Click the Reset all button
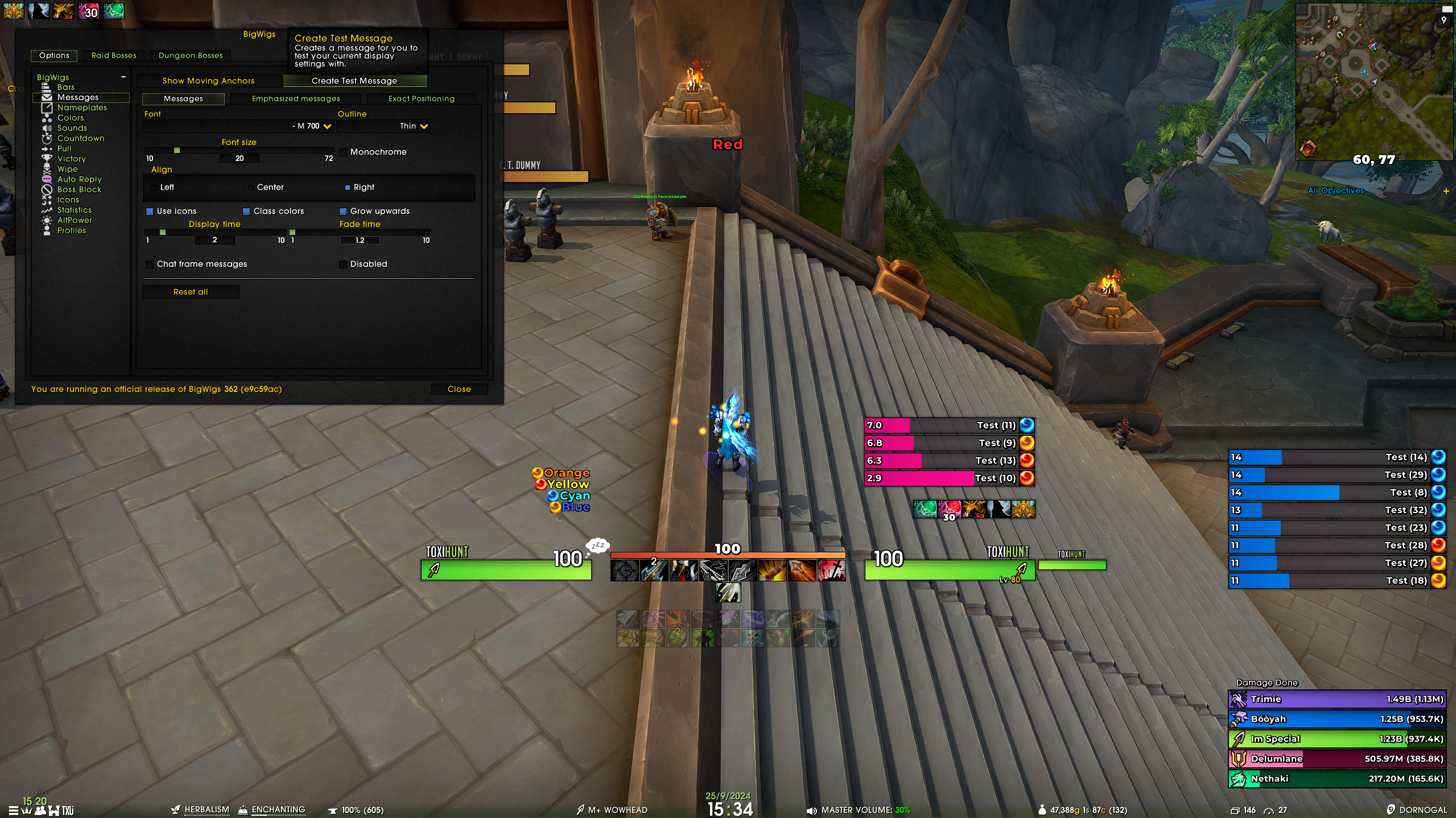This screenshot has height=818, width=1456. click(191, 292)
